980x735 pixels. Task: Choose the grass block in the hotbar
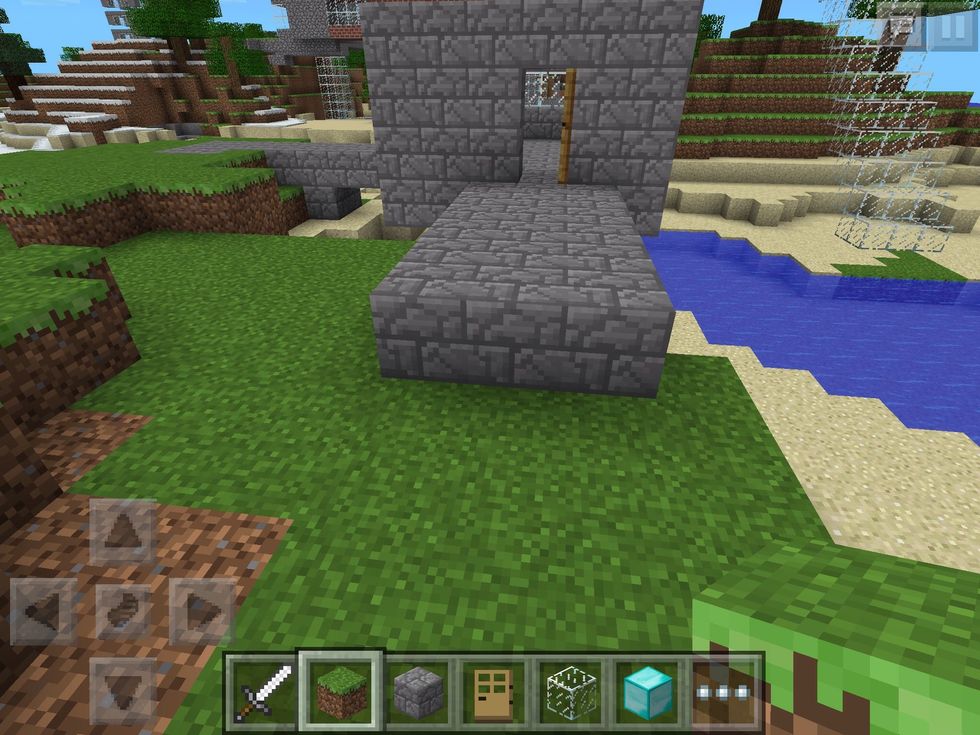coord(340,691)
